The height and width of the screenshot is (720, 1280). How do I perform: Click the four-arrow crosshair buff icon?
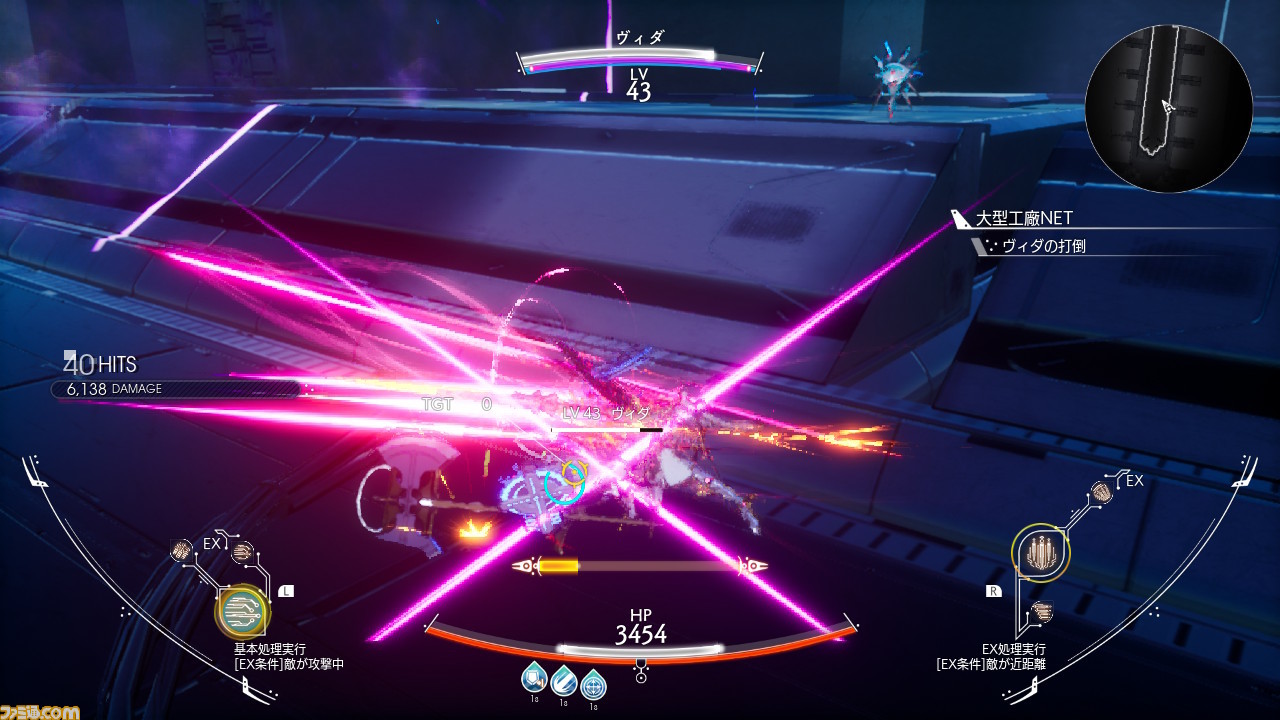pyautogui.click(x=594, y=685)
